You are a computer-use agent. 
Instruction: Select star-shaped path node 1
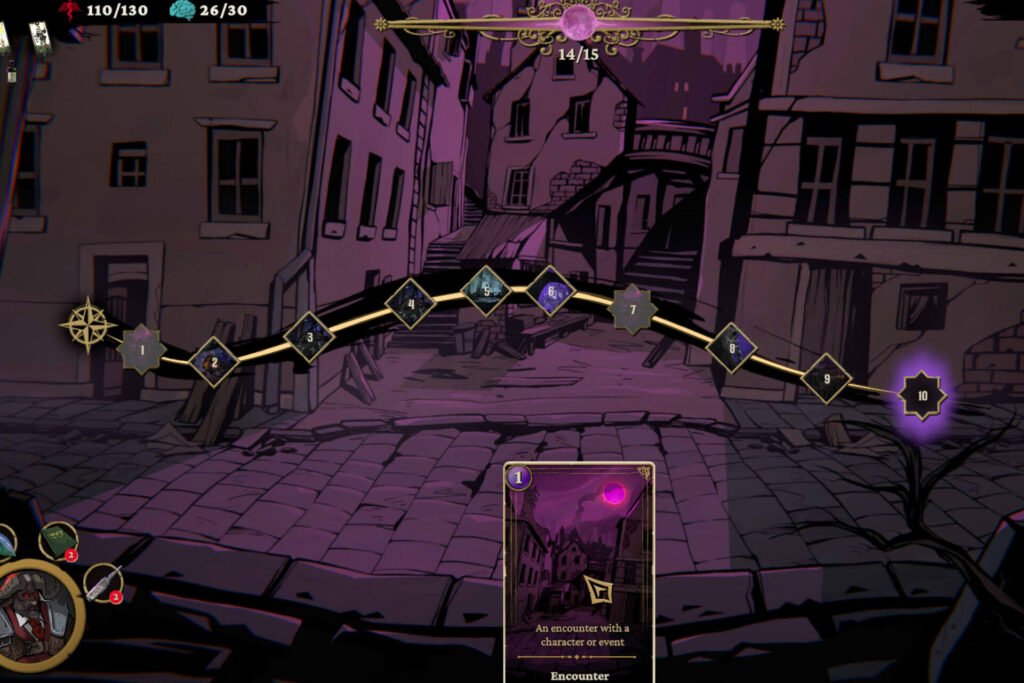pyautogui.click(x=142, y=349)
